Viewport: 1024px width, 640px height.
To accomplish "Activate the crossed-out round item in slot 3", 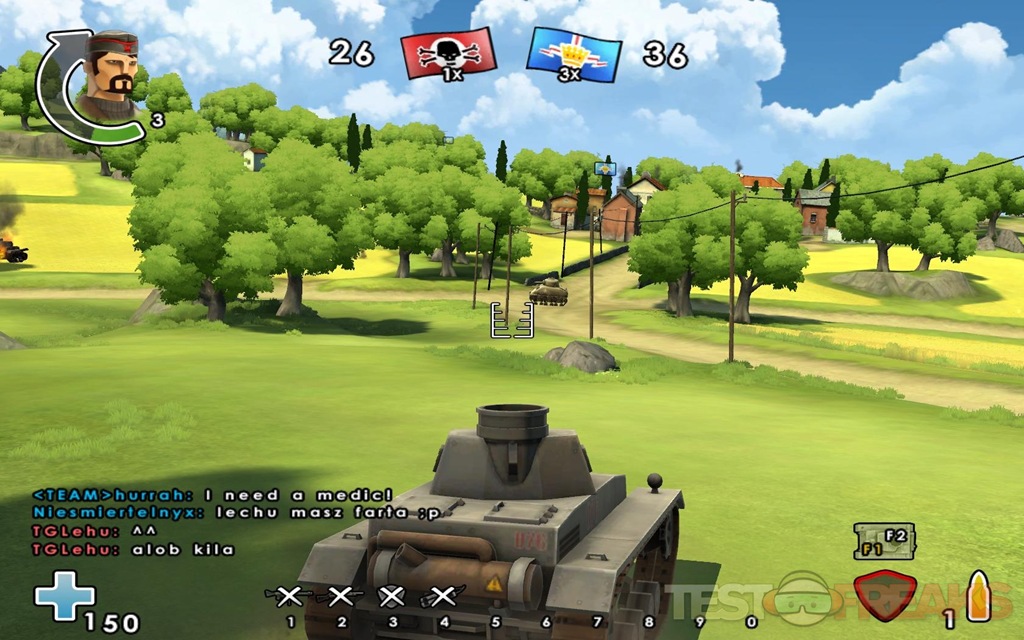I will (392, 597).
